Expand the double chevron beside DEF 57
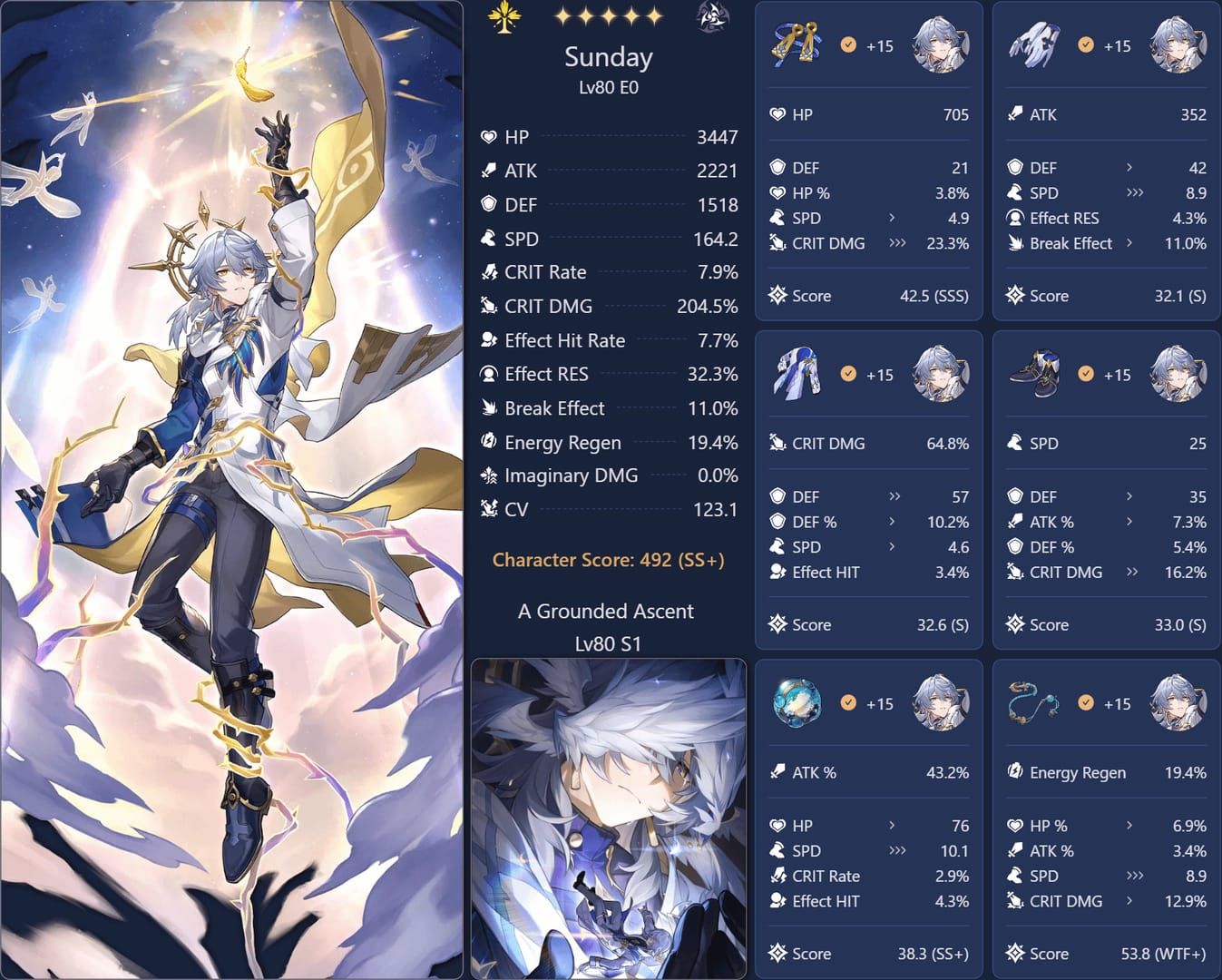This screenshot has width=1222, height=980. click(895, 496)
